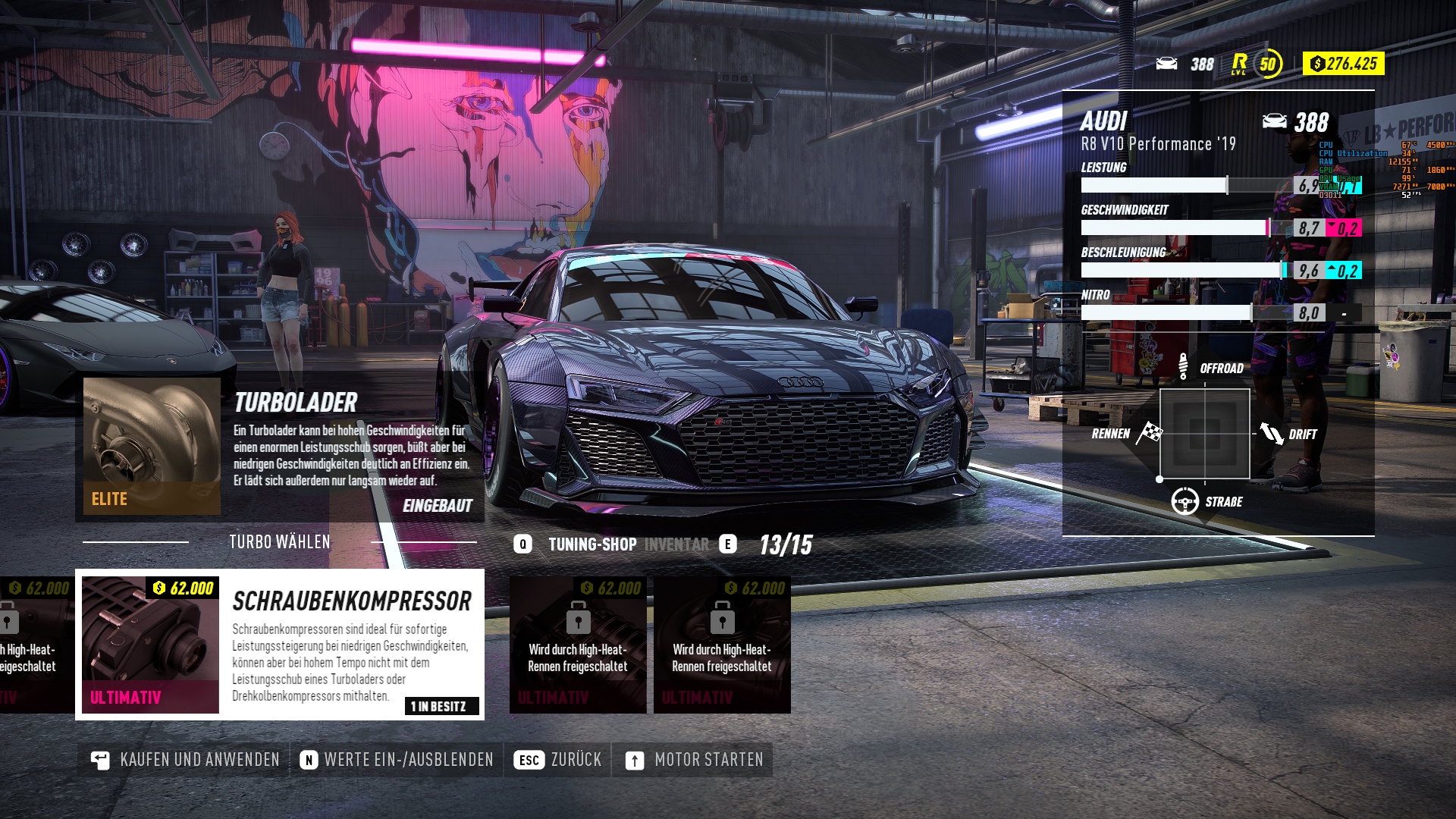
Task: Open the Turbo wählen category selector
Action: click(x=280, y=541)
